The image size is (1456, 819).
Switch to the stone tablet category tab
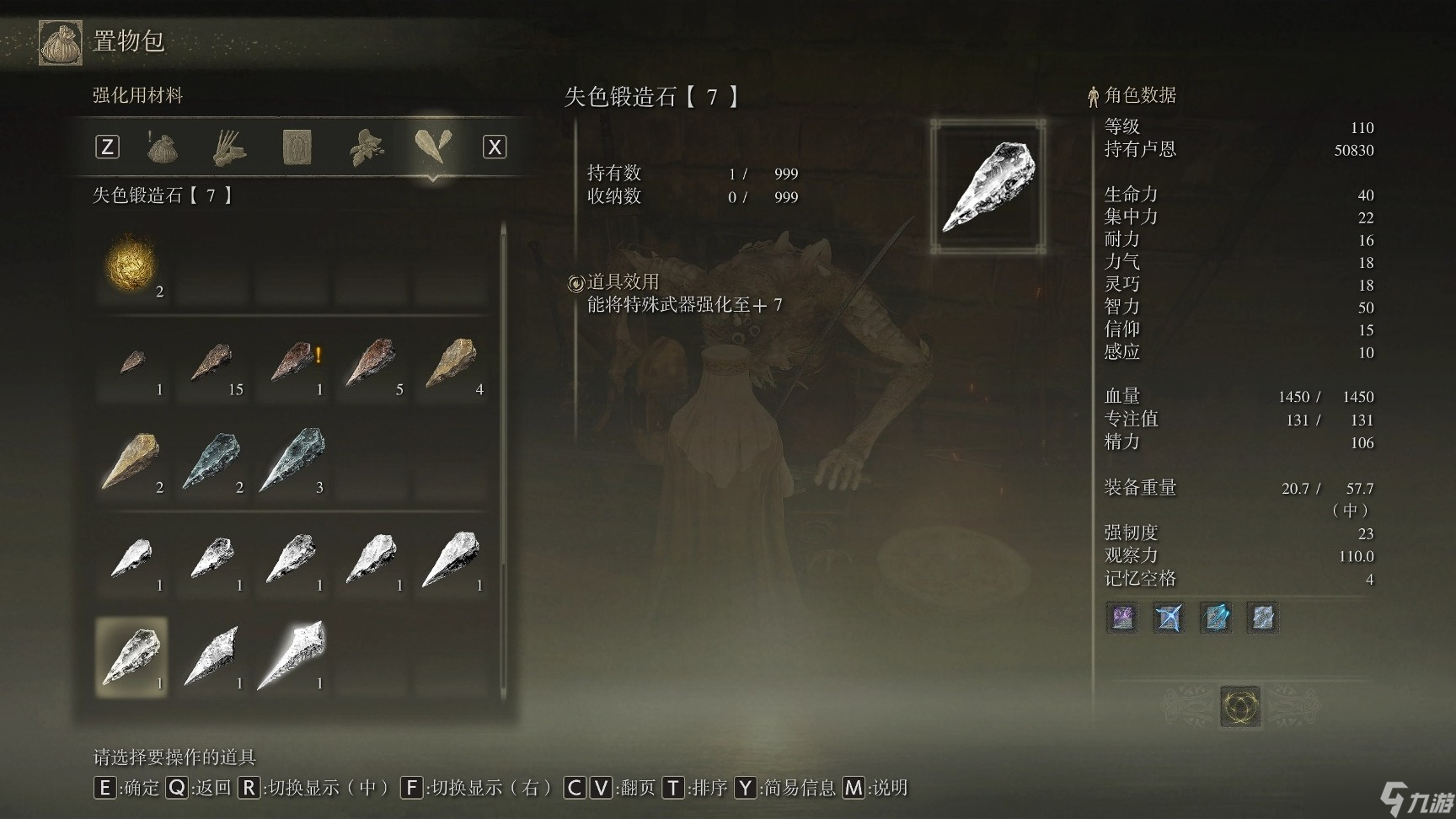[297, 148]
